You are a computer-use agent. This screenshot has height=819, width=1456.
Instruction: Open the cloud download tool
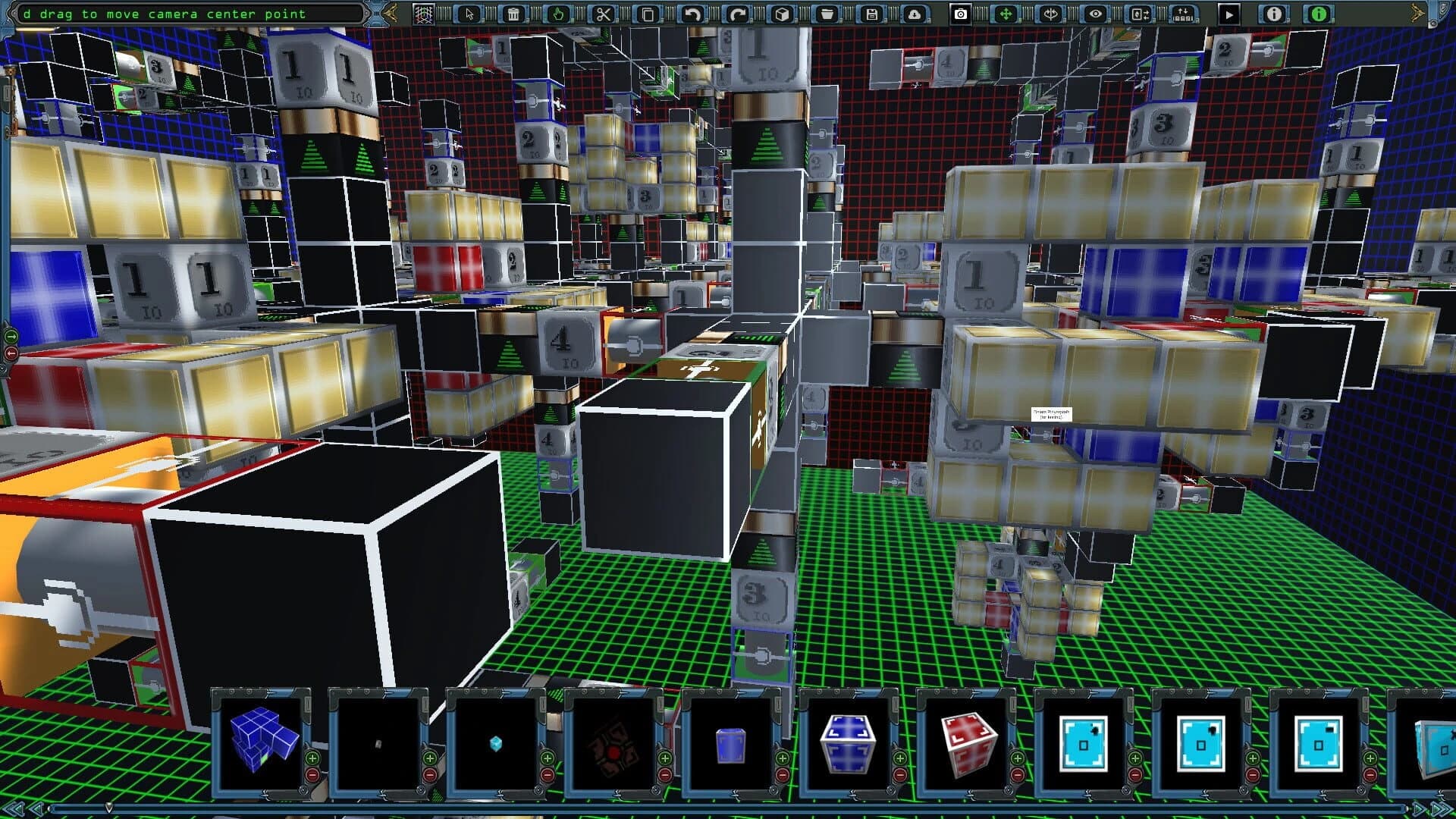(914, 13)
